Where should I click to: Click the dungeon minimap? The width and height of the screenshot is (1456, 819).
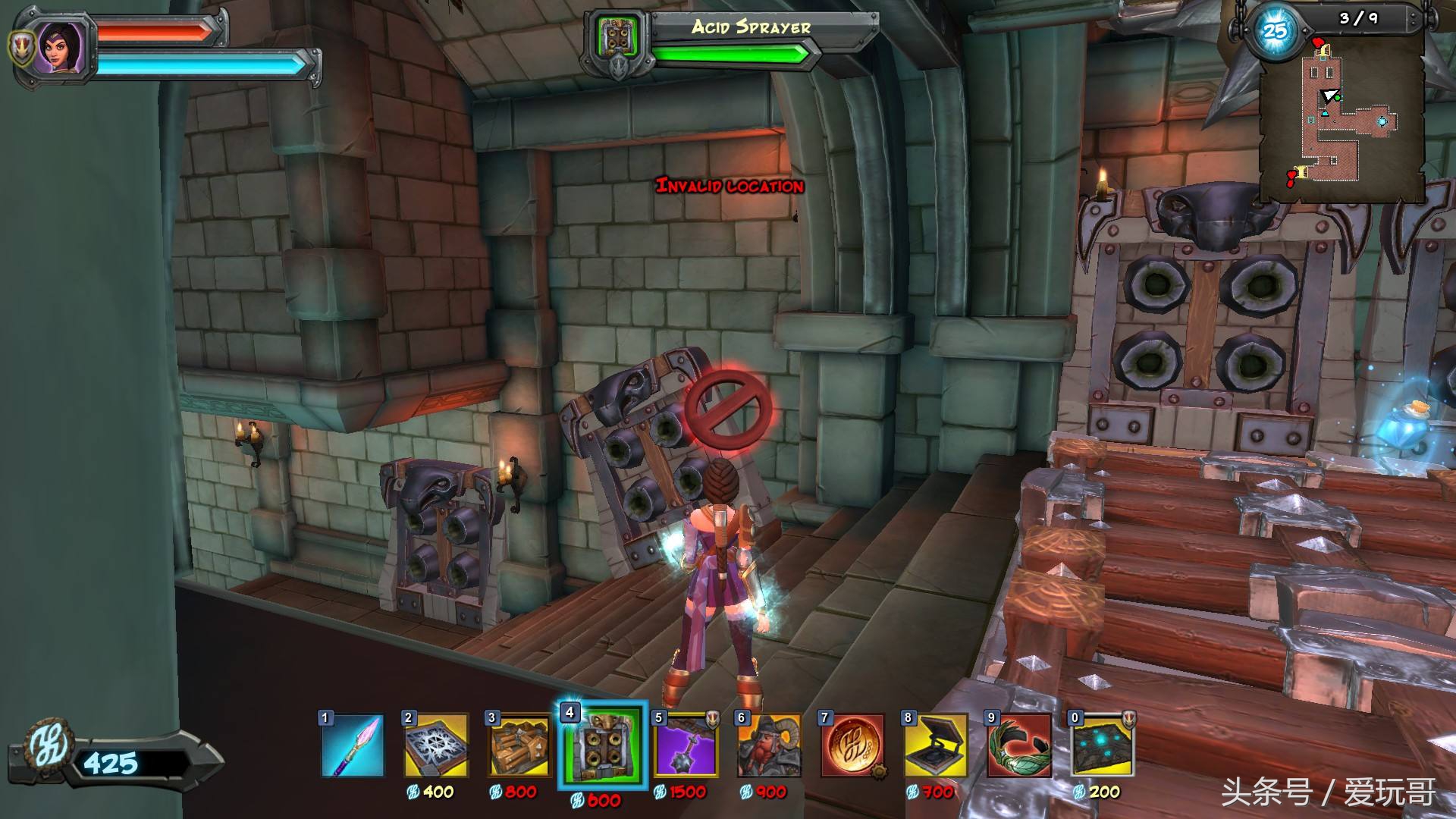tap(1342, 114)
